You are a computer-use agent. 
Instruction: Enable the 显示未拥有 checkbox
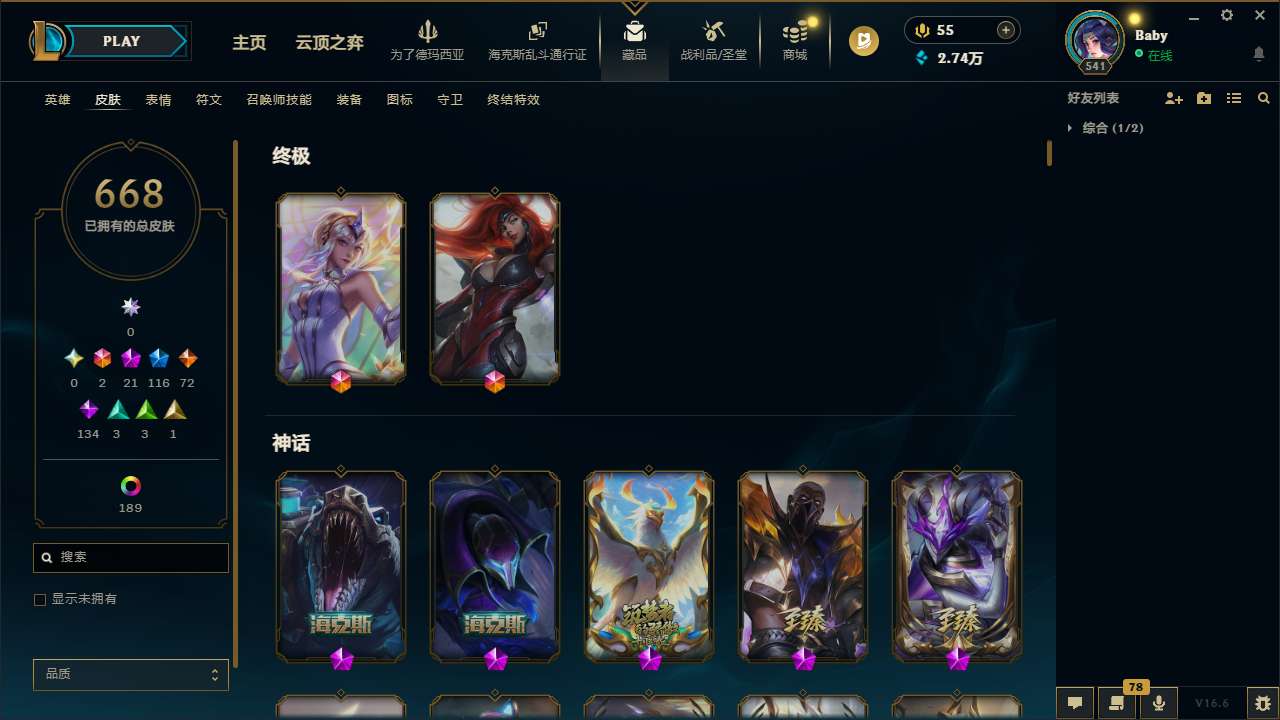(40, 599)
